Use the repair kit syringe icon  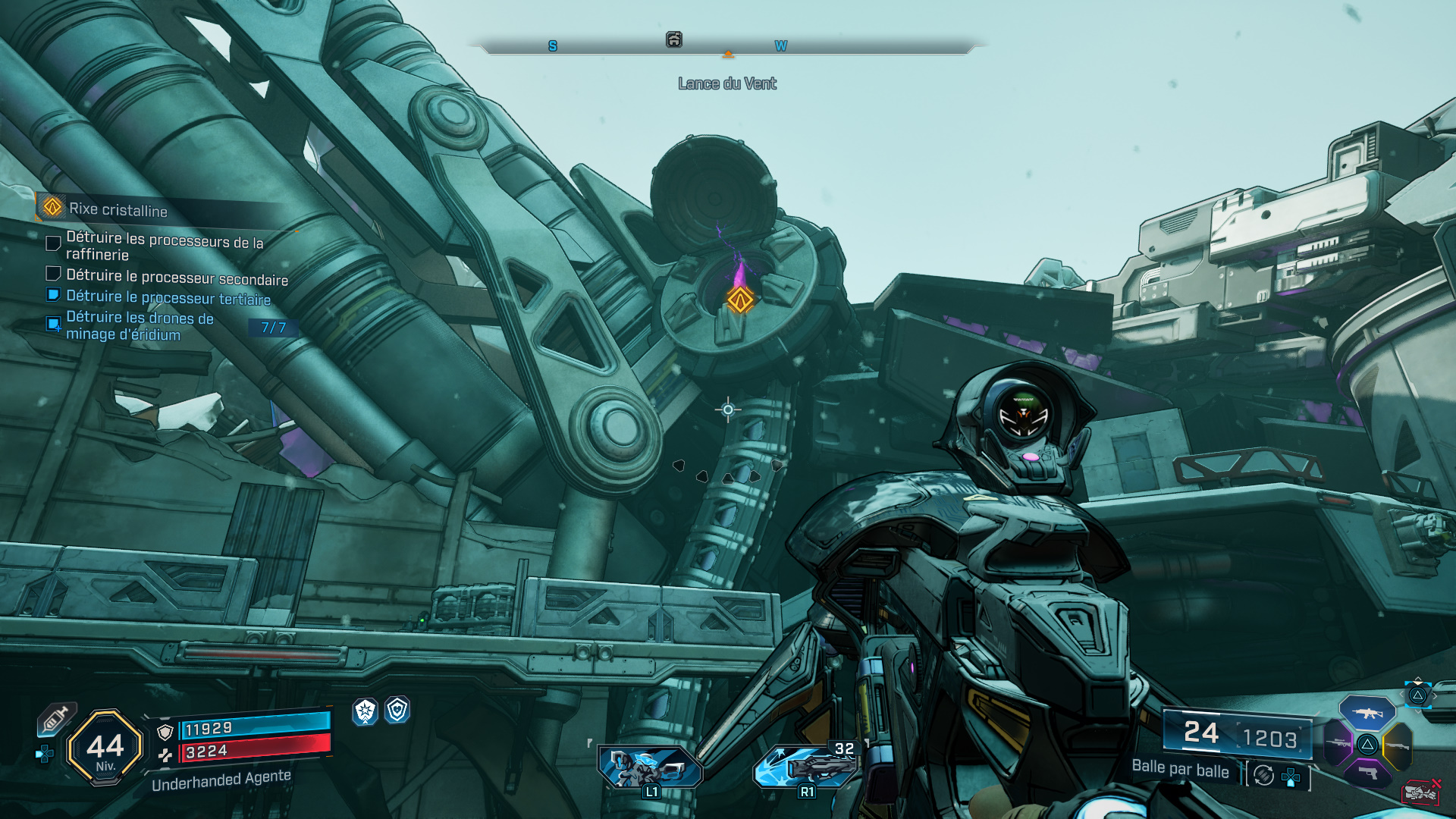(56, 718)
